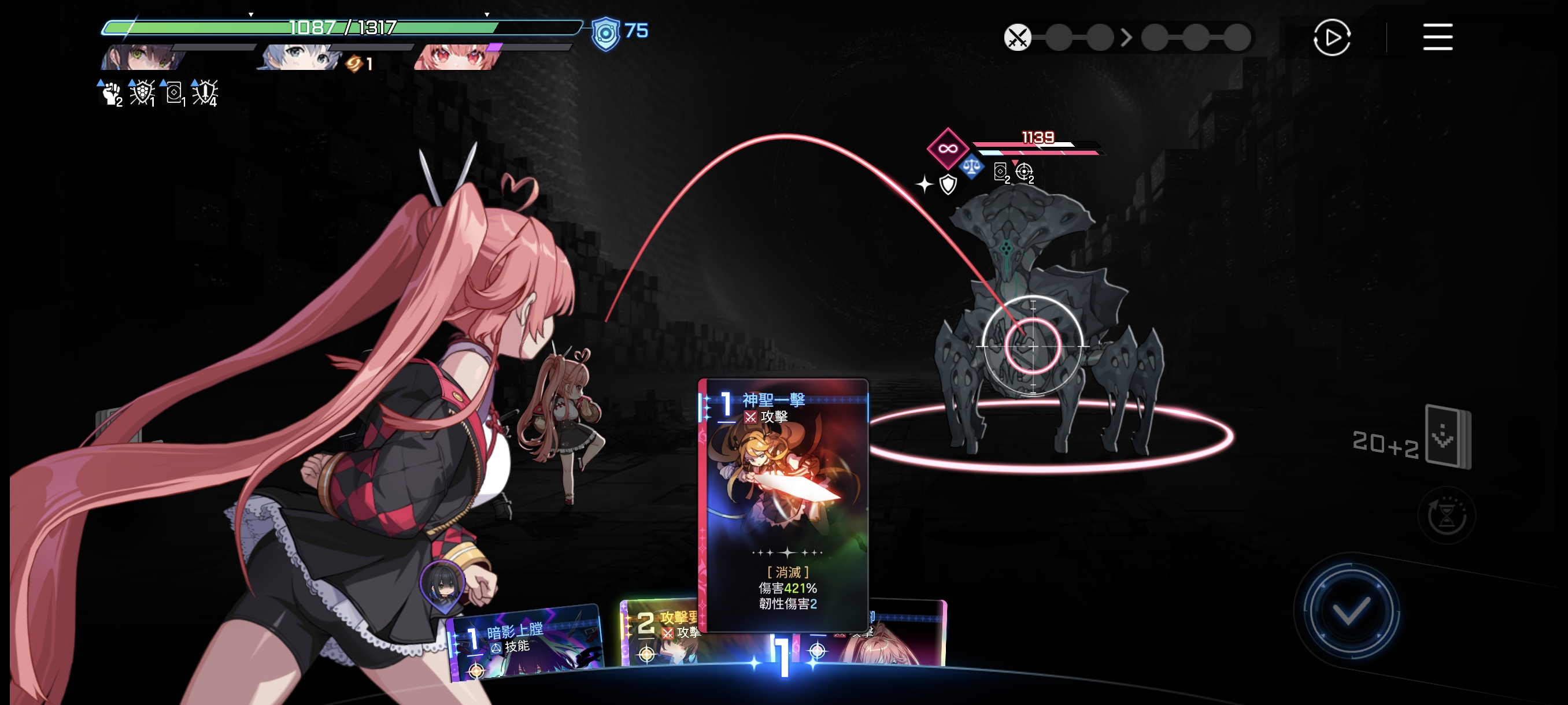
Task: Open the hamburger menu
Action: [1437, 37]
